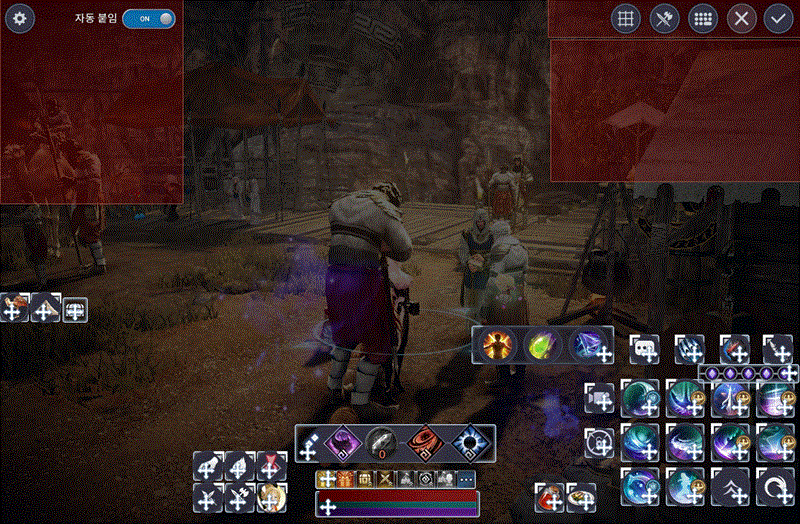
Task: Open the gear settings button
Action: (21, 18)
